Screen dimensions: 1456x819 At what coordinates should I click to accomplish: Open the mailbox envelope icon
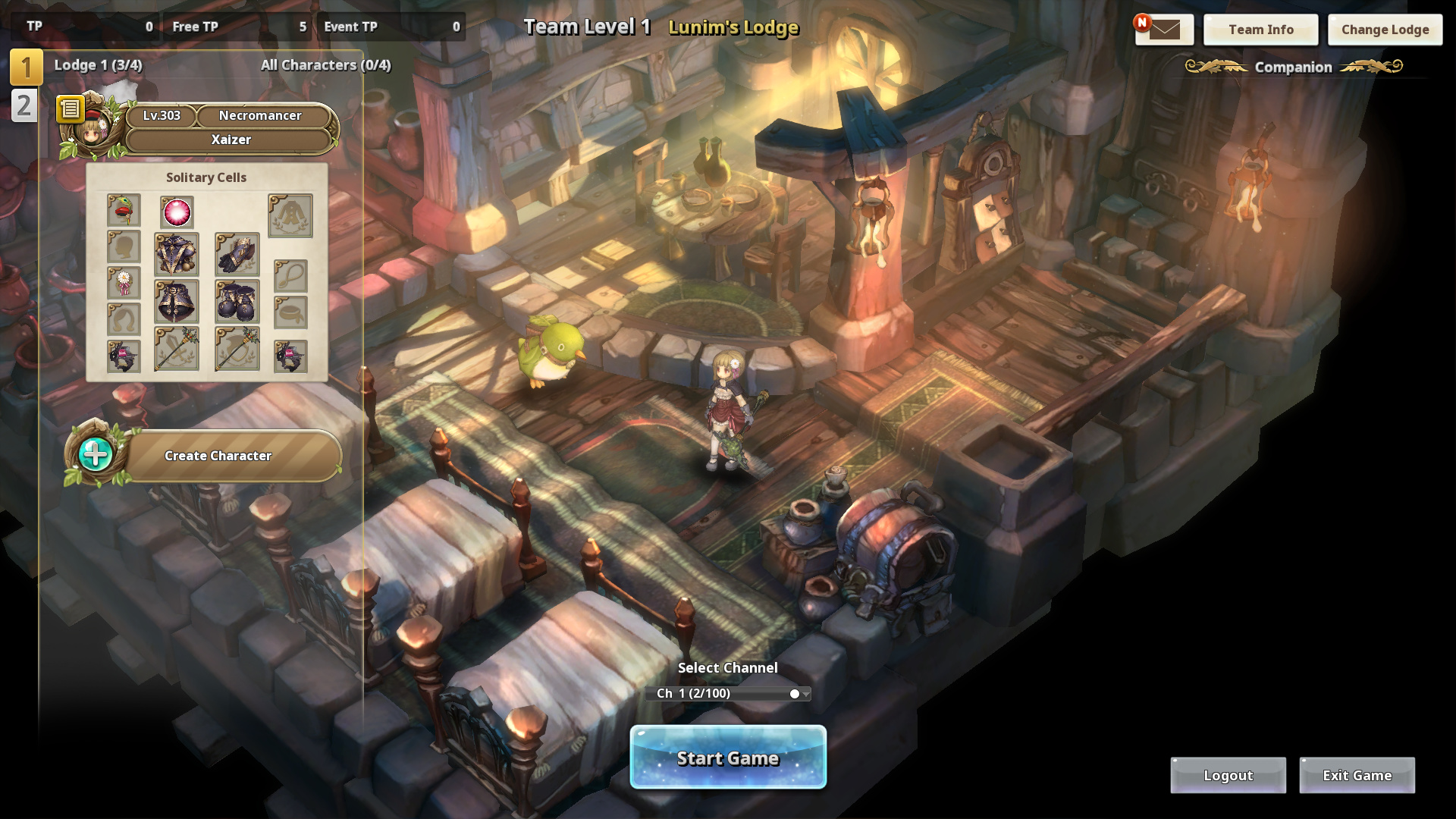pyautogui.click(x=1164, y=30)
